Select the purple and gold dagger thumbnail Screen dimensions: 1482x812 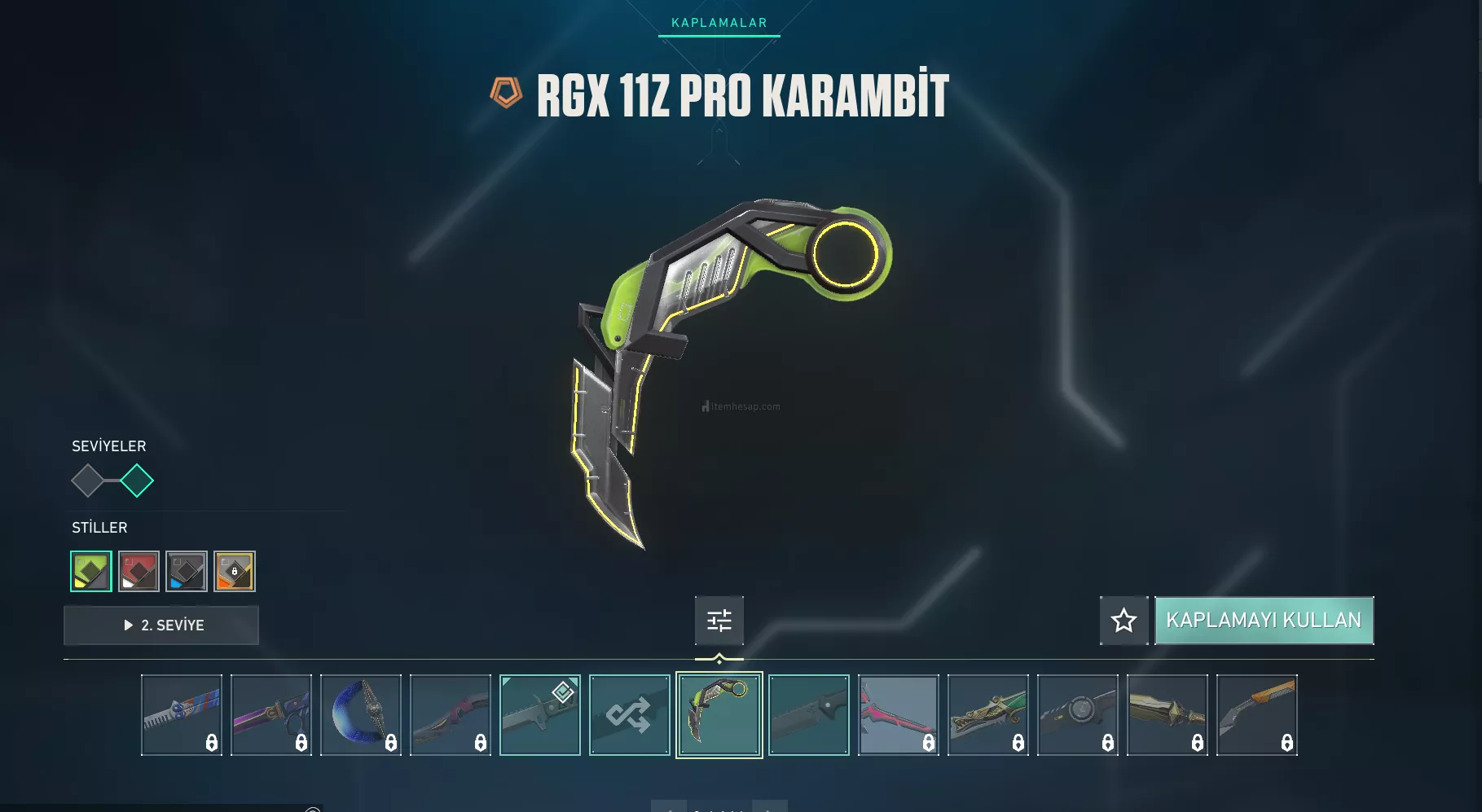pyautogui.click(x=270, y=715)
